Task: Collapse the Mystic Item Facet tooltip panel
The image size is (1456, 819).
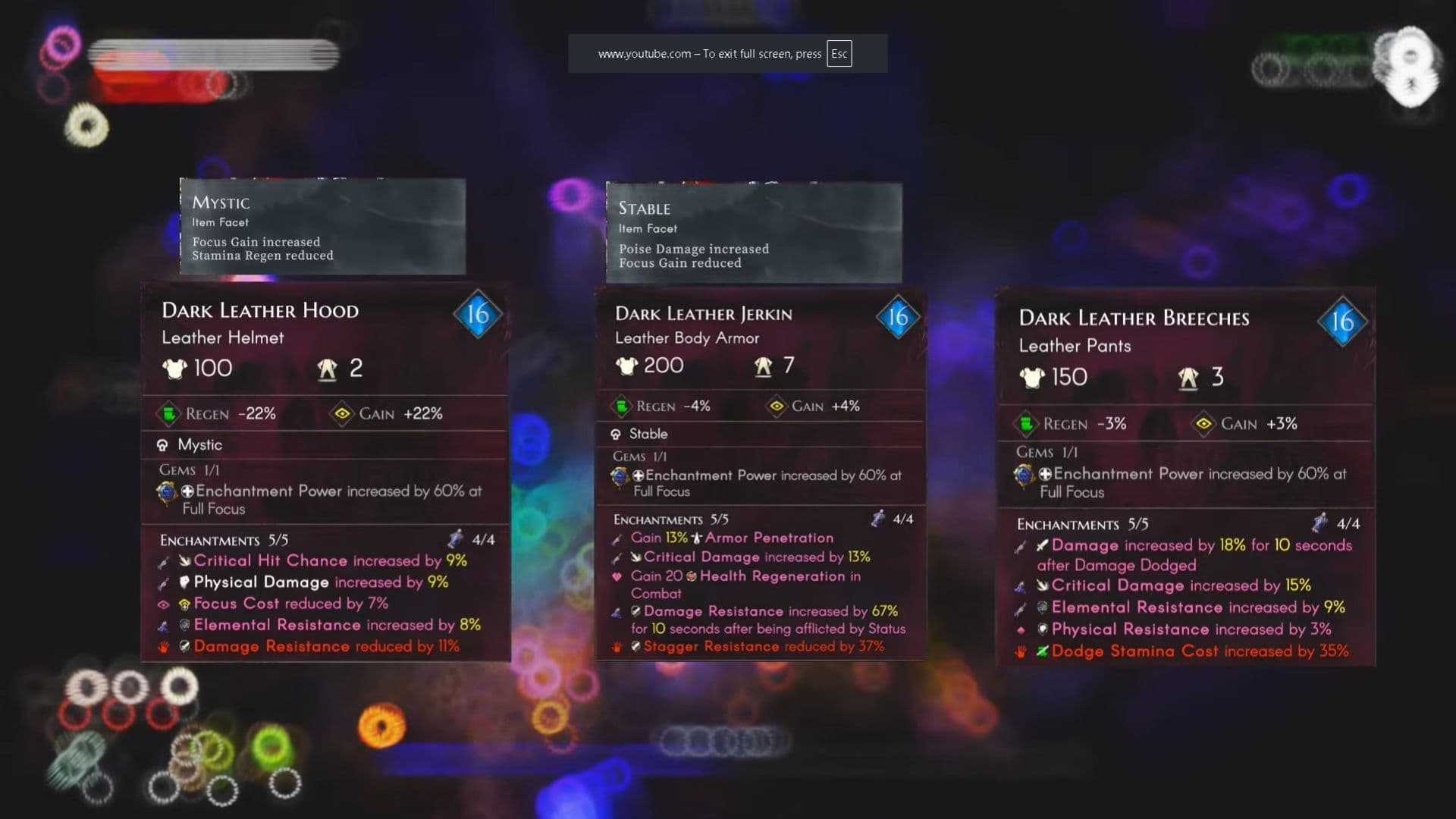Action: (322, 227)
